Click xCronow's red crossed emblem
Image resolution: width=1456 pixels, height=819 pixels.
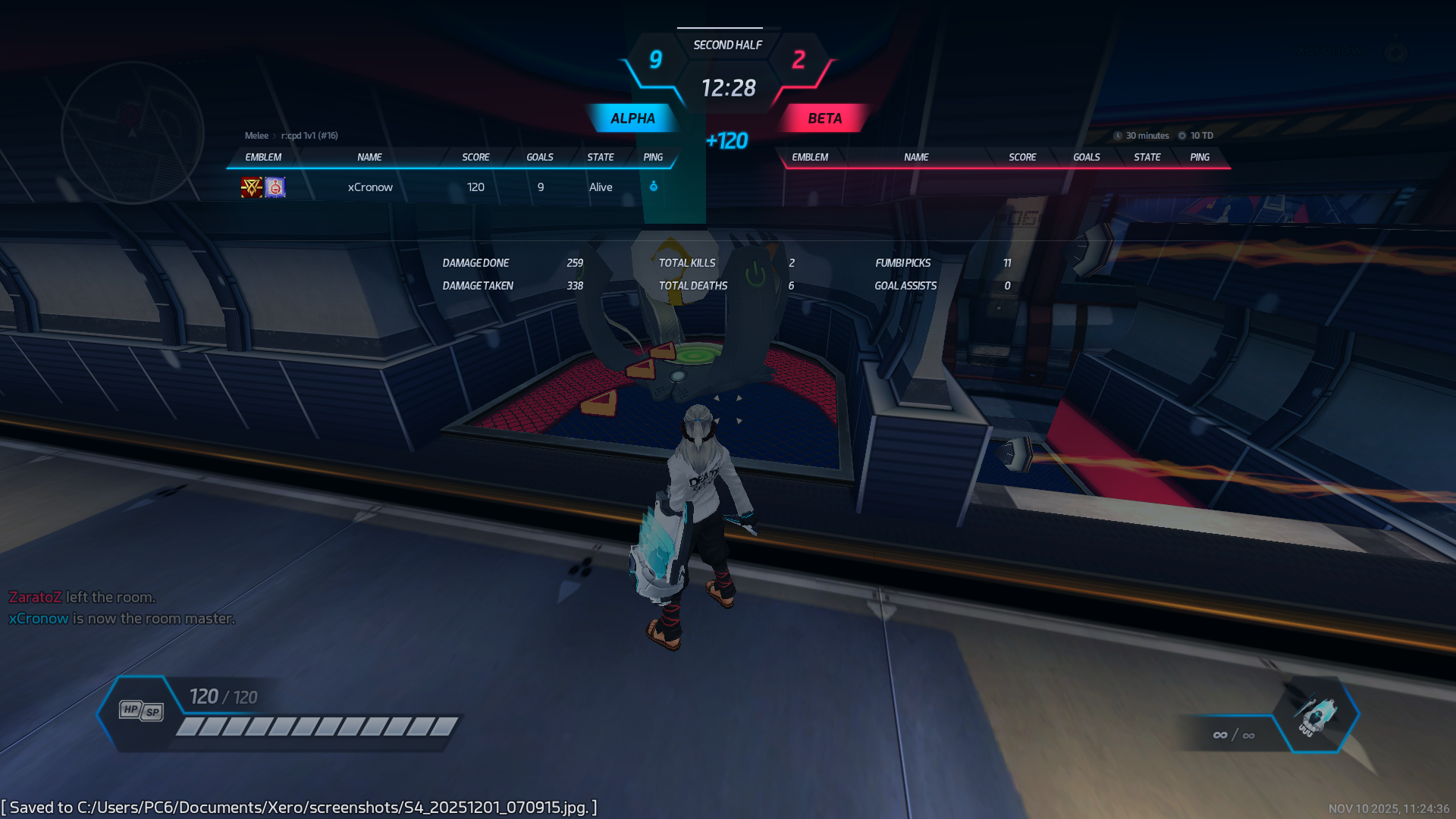tap(251, 187)
